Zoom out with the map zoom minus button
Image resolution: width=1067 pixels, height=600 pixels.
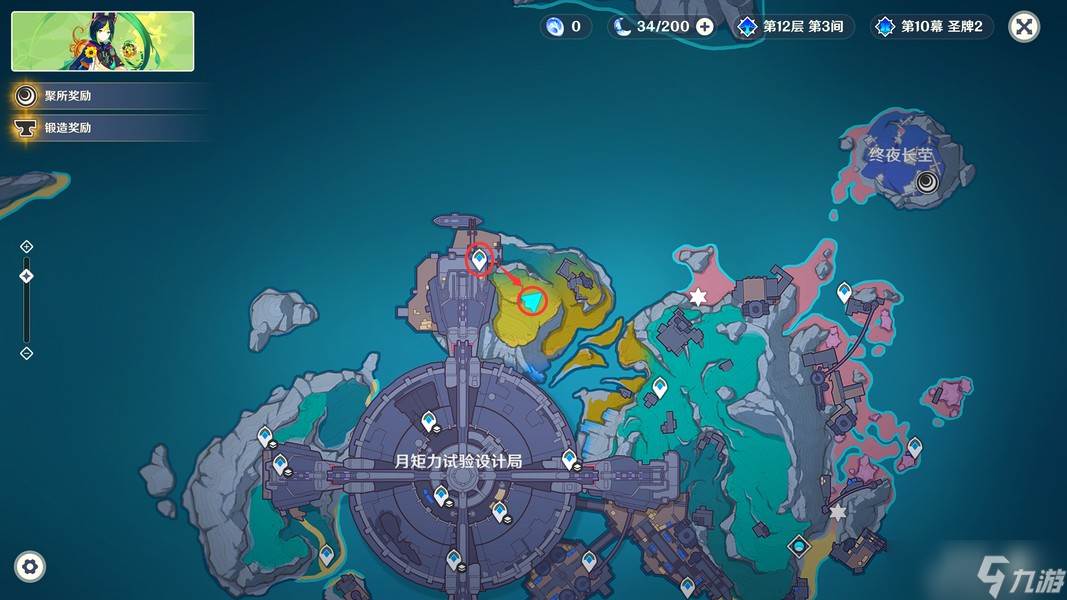[27, 353]
